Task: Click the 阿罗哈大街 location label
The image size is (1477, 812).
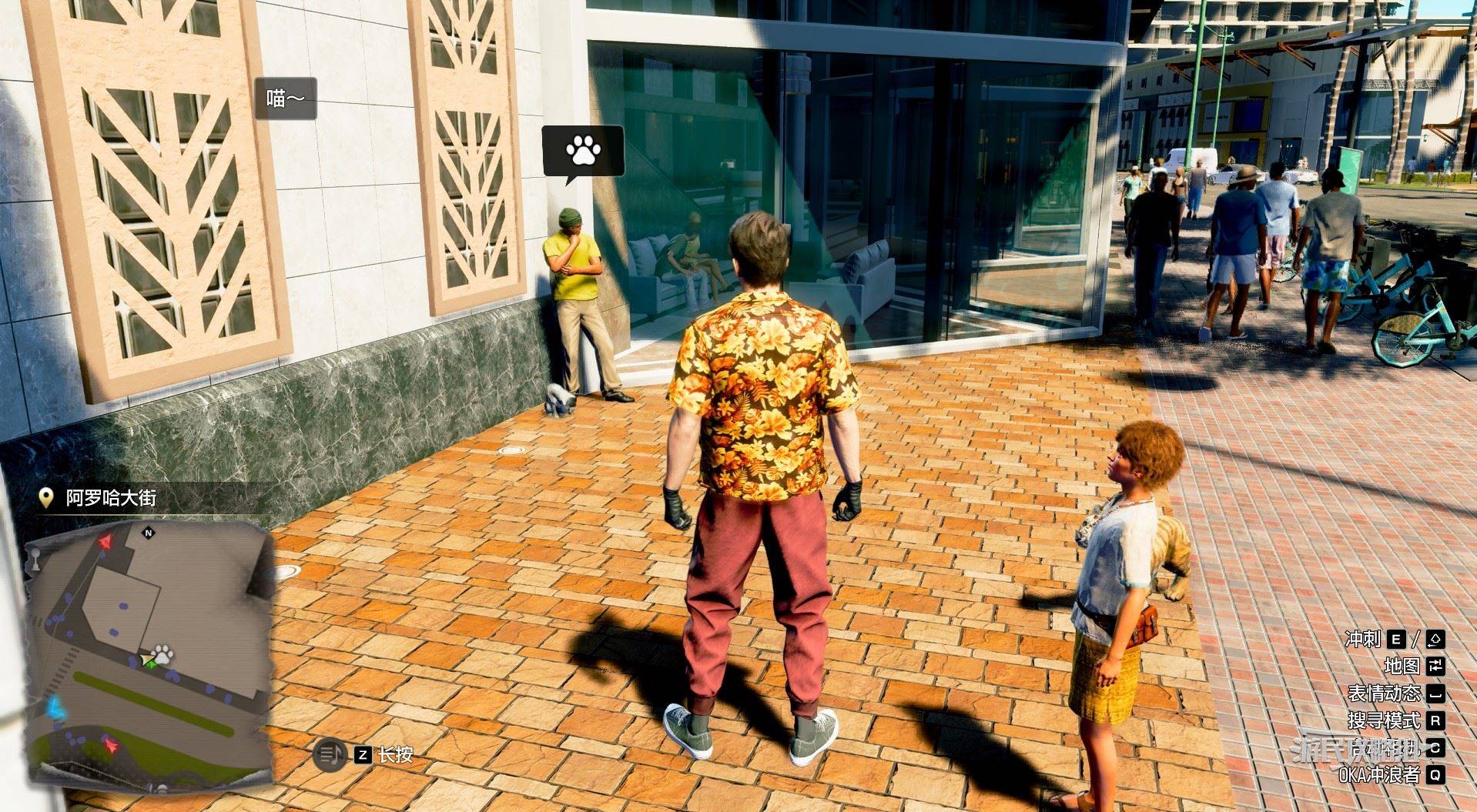Action: click(111, 498)
